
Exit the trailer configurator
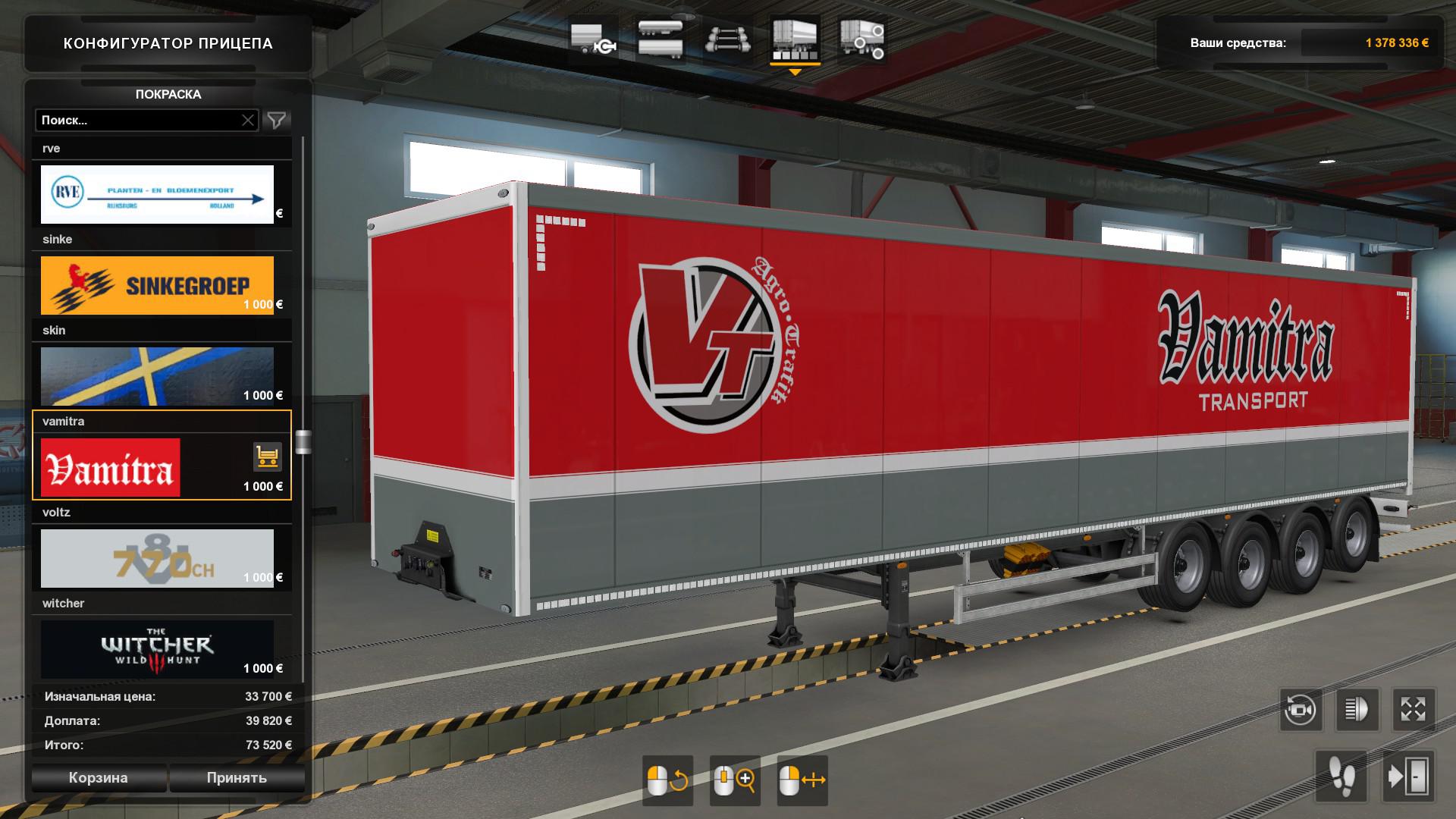[x=1408, y=777]
